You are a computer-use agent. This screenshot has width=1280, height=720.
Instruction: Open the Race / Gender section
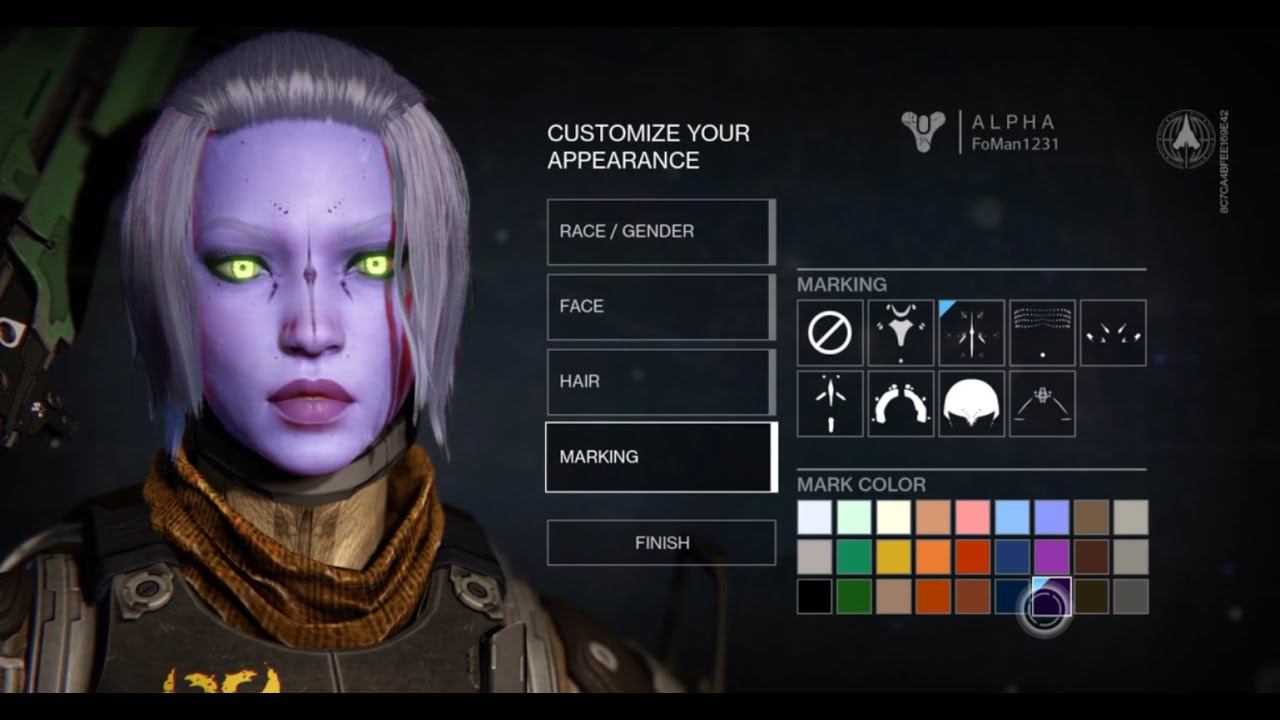pos(660,232)
